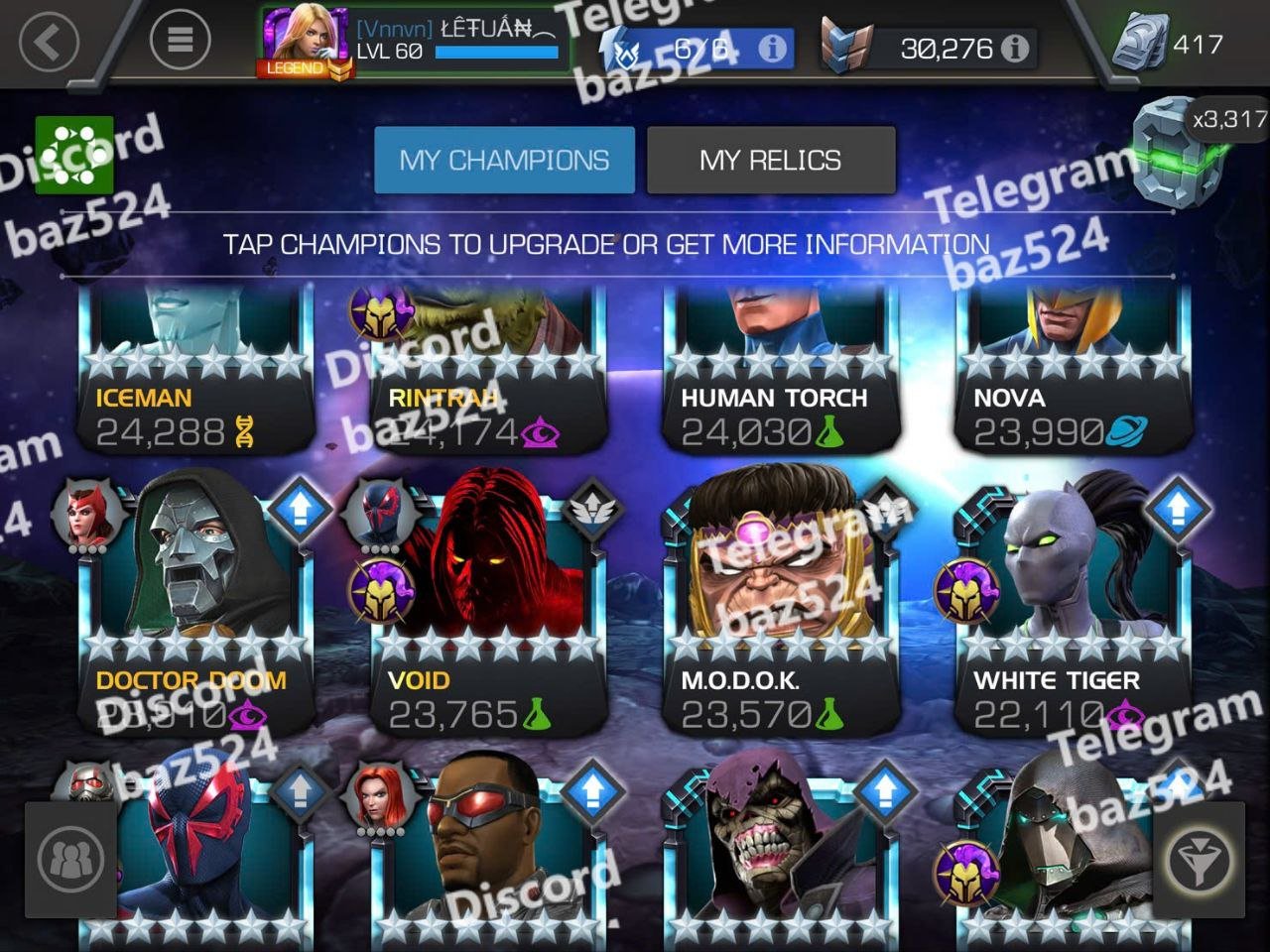This screenshot has width=1270, height=952.
Task: Select the Void champion card
Action: pyautogui.click(x=488, y=605)
